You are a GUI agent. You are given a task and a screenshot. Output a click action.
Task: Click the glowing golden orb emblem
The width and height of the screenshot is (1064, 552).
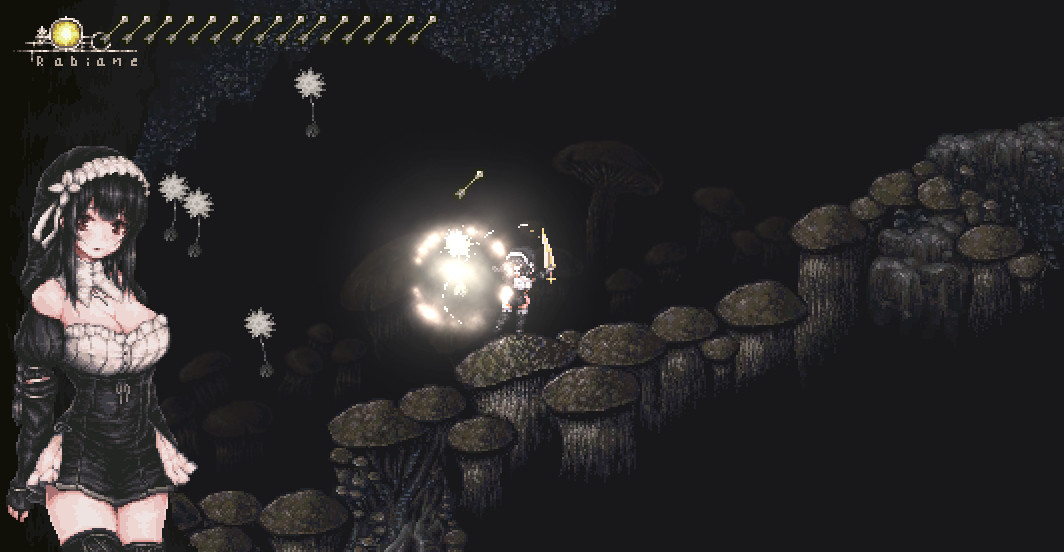[67, 34]
